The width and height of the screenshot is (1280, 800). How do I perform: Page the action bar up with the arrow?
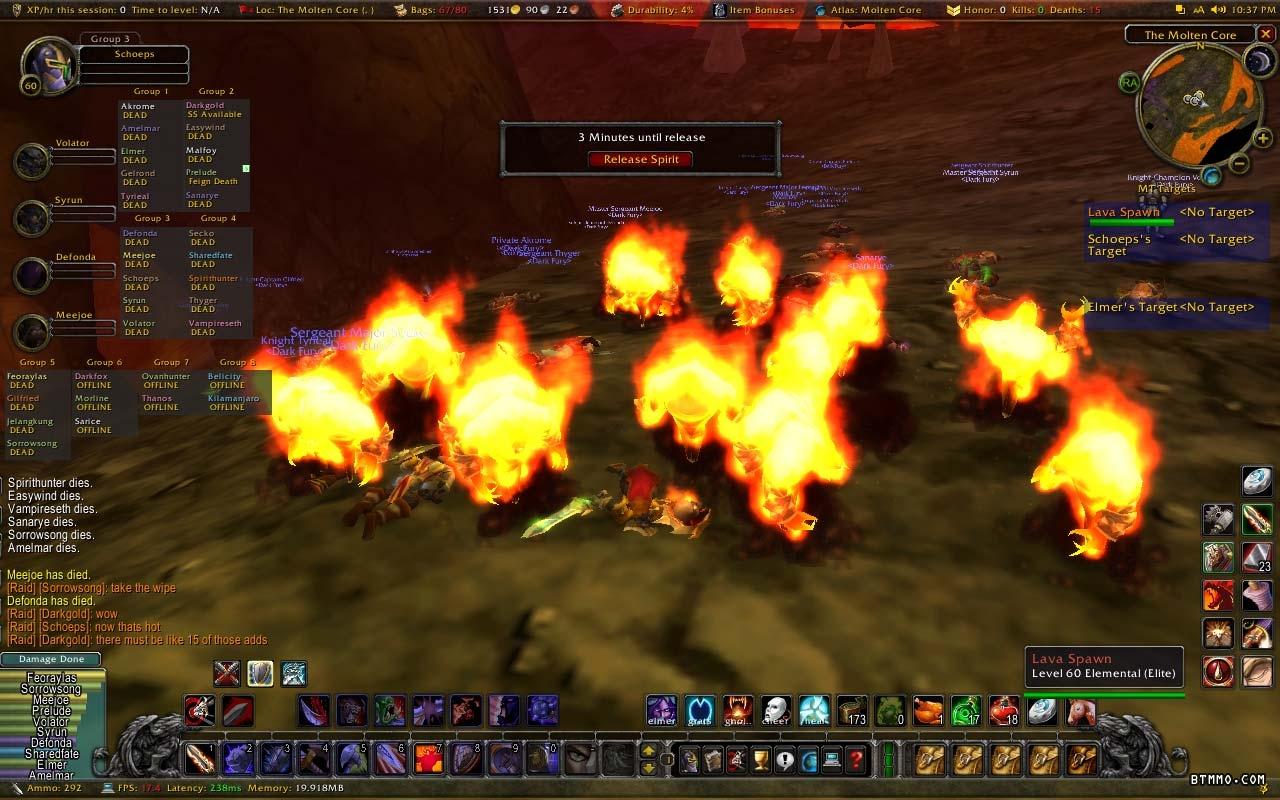point(649,751)
